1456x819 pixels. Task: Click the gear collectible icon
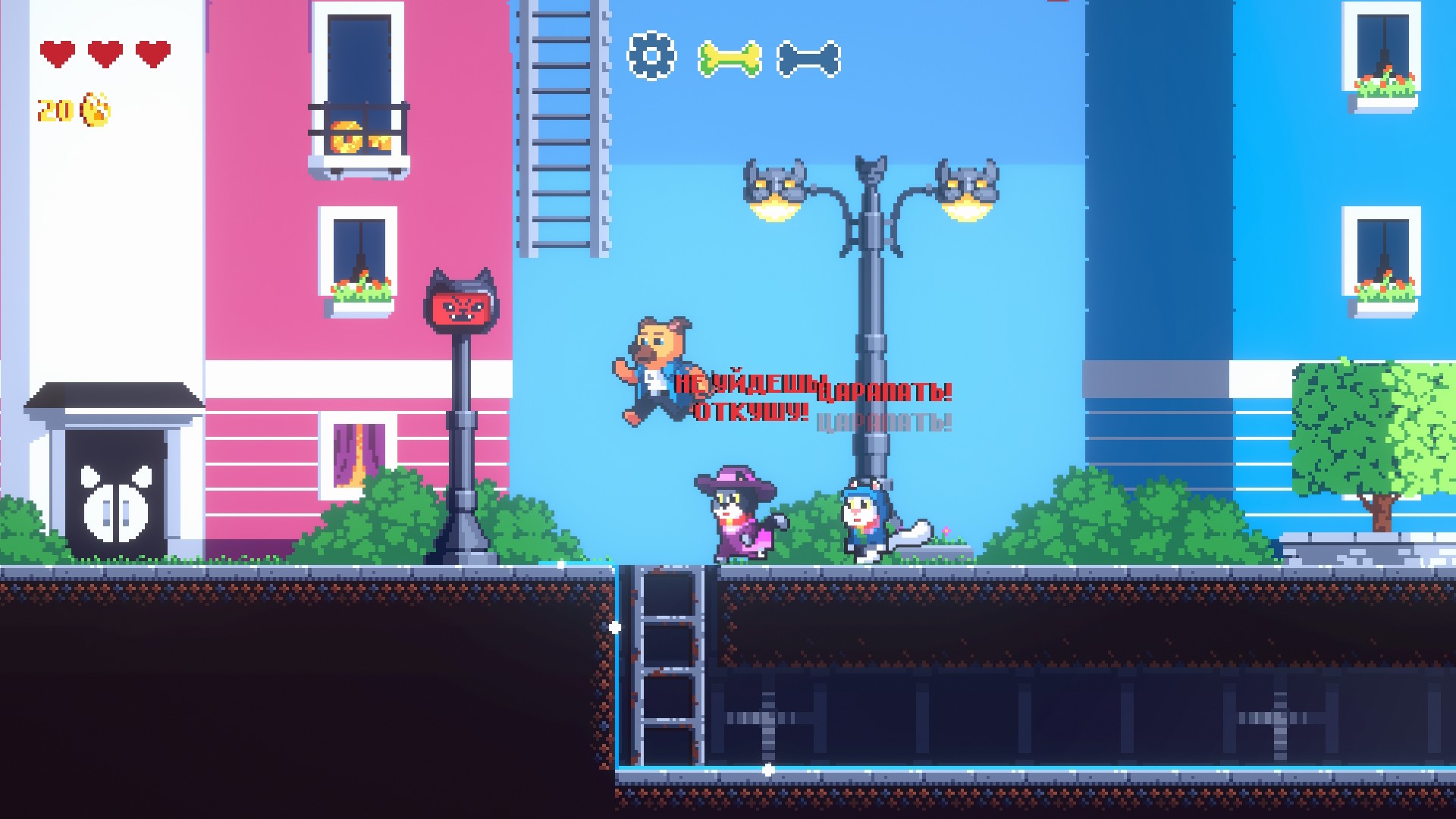tap(651, 55)
